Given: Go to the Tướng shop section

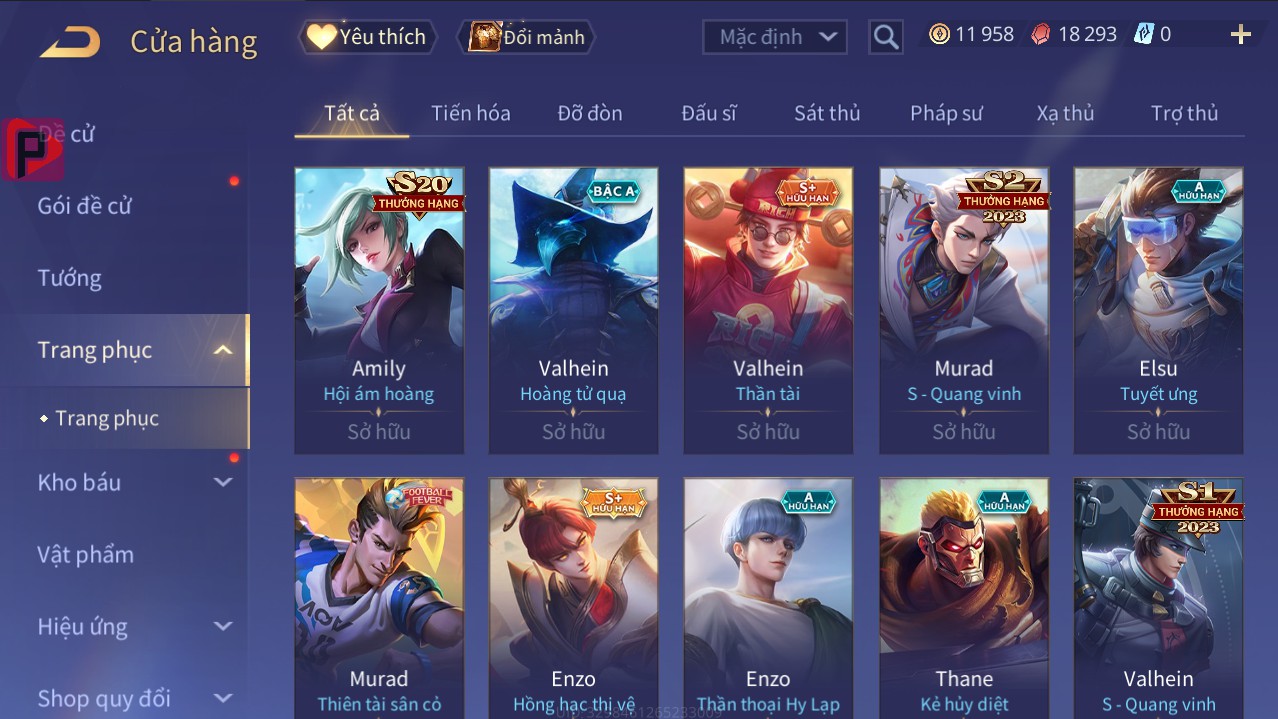Looking at the screenshot, I should [70, 278].
